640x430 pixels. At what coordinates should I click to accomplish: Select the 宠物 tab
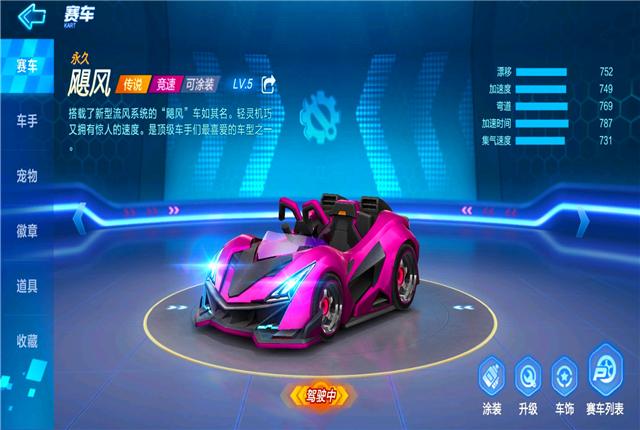click(27, 177)
